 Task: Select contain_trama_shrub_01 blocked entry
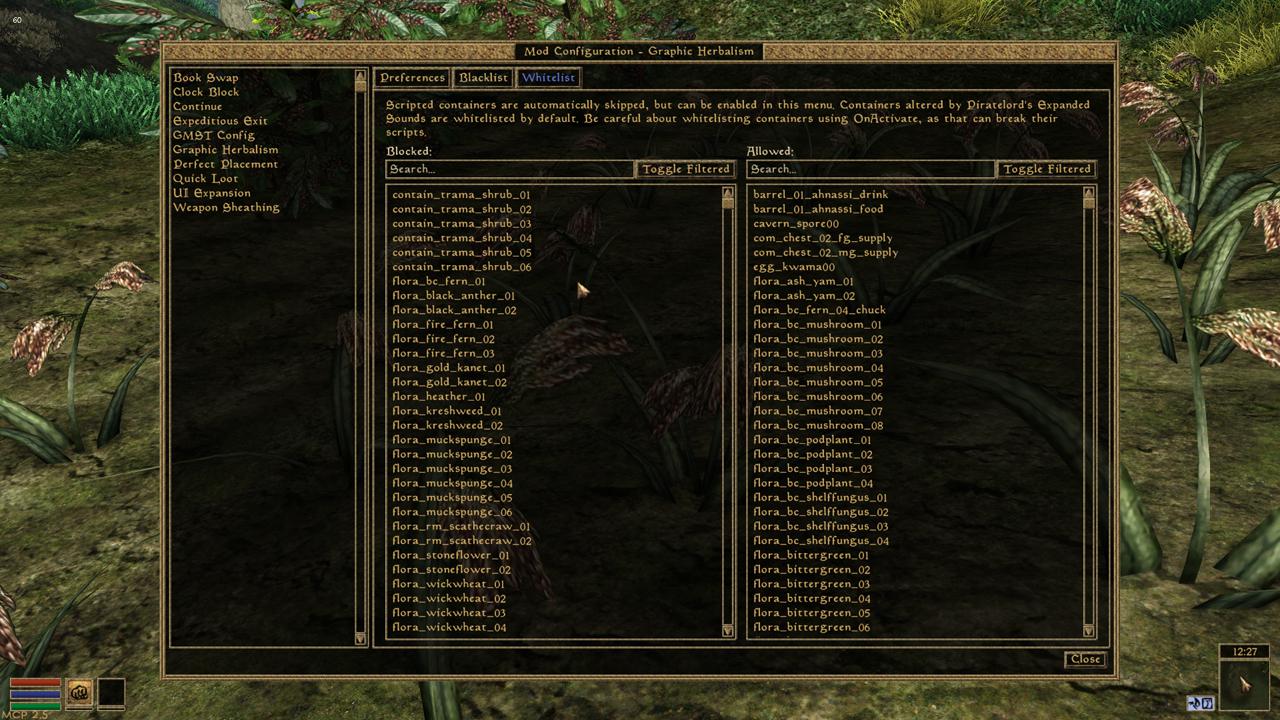pos(461,195)
